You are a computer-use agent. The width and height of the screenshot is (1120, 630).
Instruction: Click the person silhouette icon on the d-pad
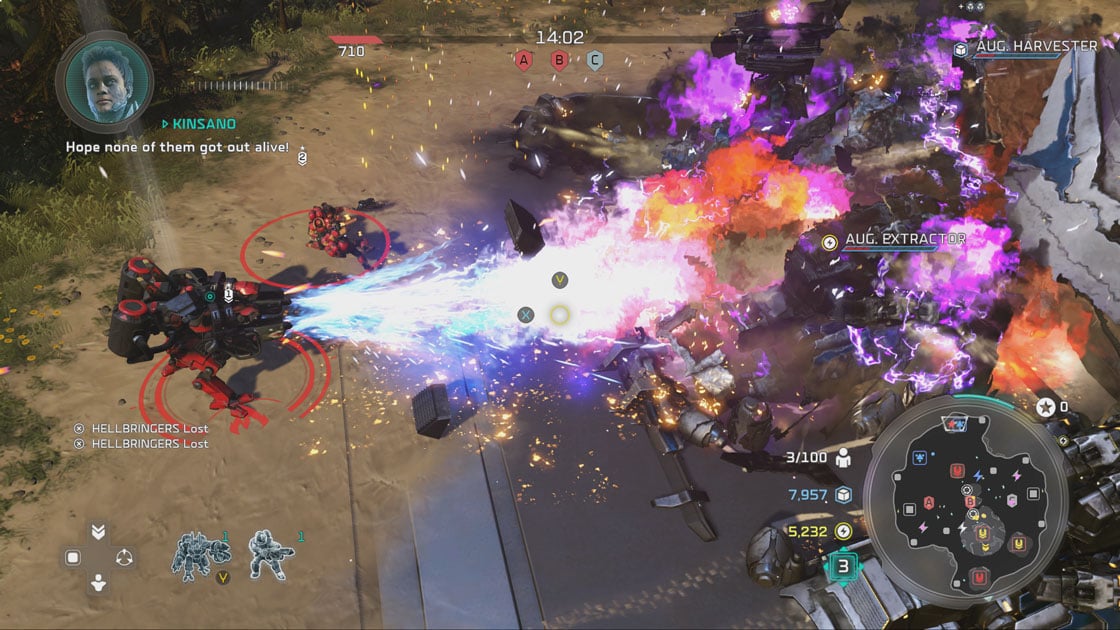pyautogui.click(x=98, y=584)
